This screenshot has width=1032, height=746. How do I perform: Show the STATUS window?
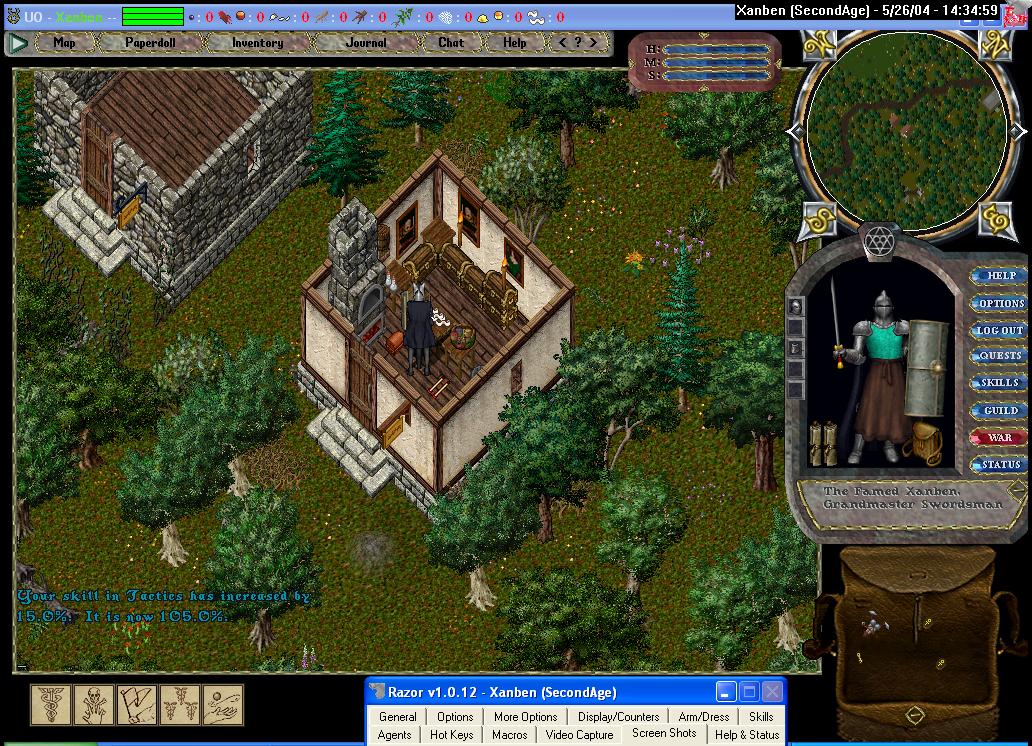coord(1000,464)
